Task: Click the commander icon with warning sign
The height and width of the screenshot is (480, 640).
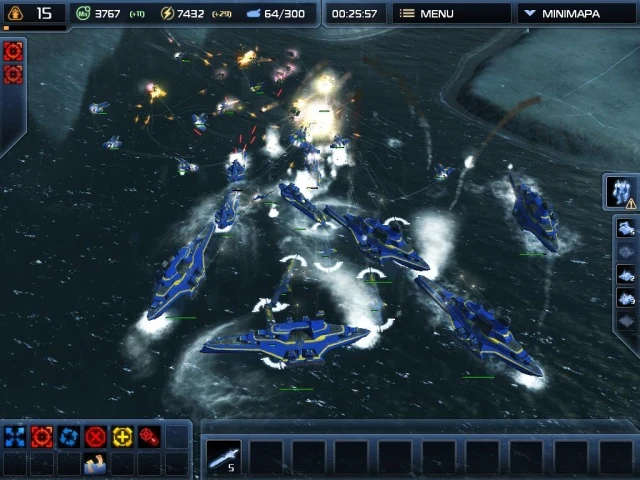Action: pos(621,191)
